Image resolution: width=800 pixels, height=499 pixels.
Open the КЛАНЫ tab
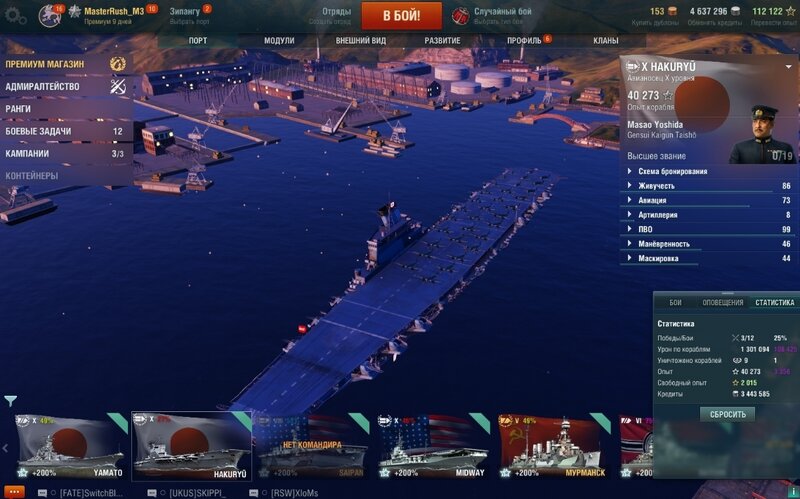point(605,41)
